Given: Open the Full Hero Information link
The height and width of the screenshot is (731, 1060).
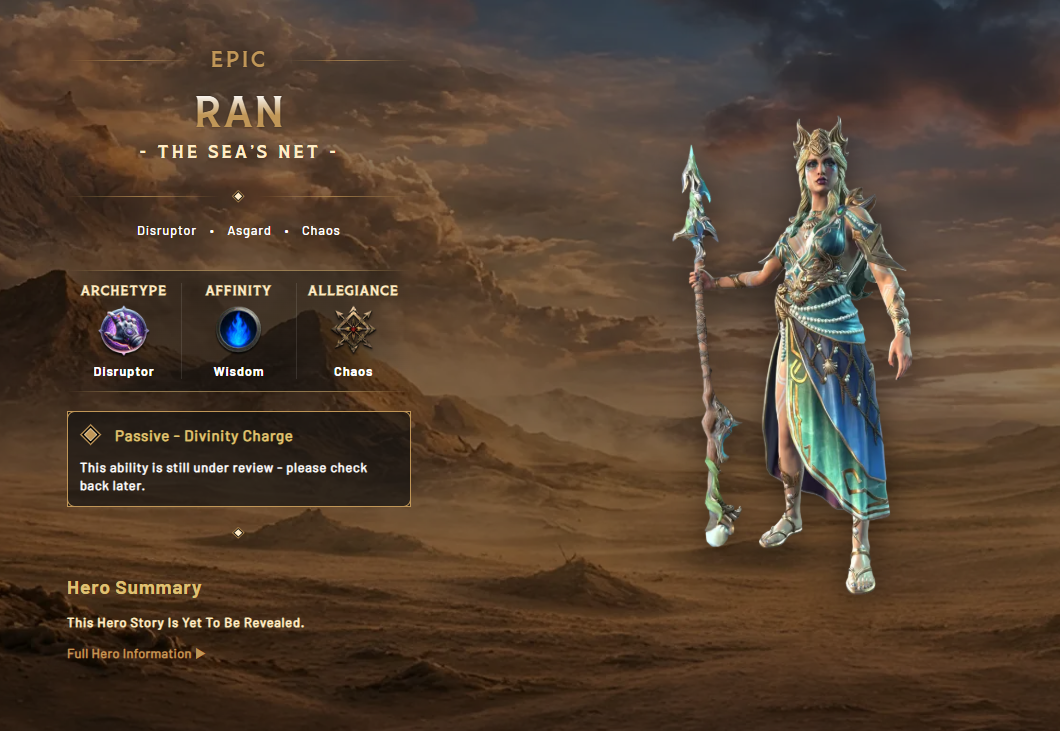Looking at the screenshot, I should pos(136,654).
